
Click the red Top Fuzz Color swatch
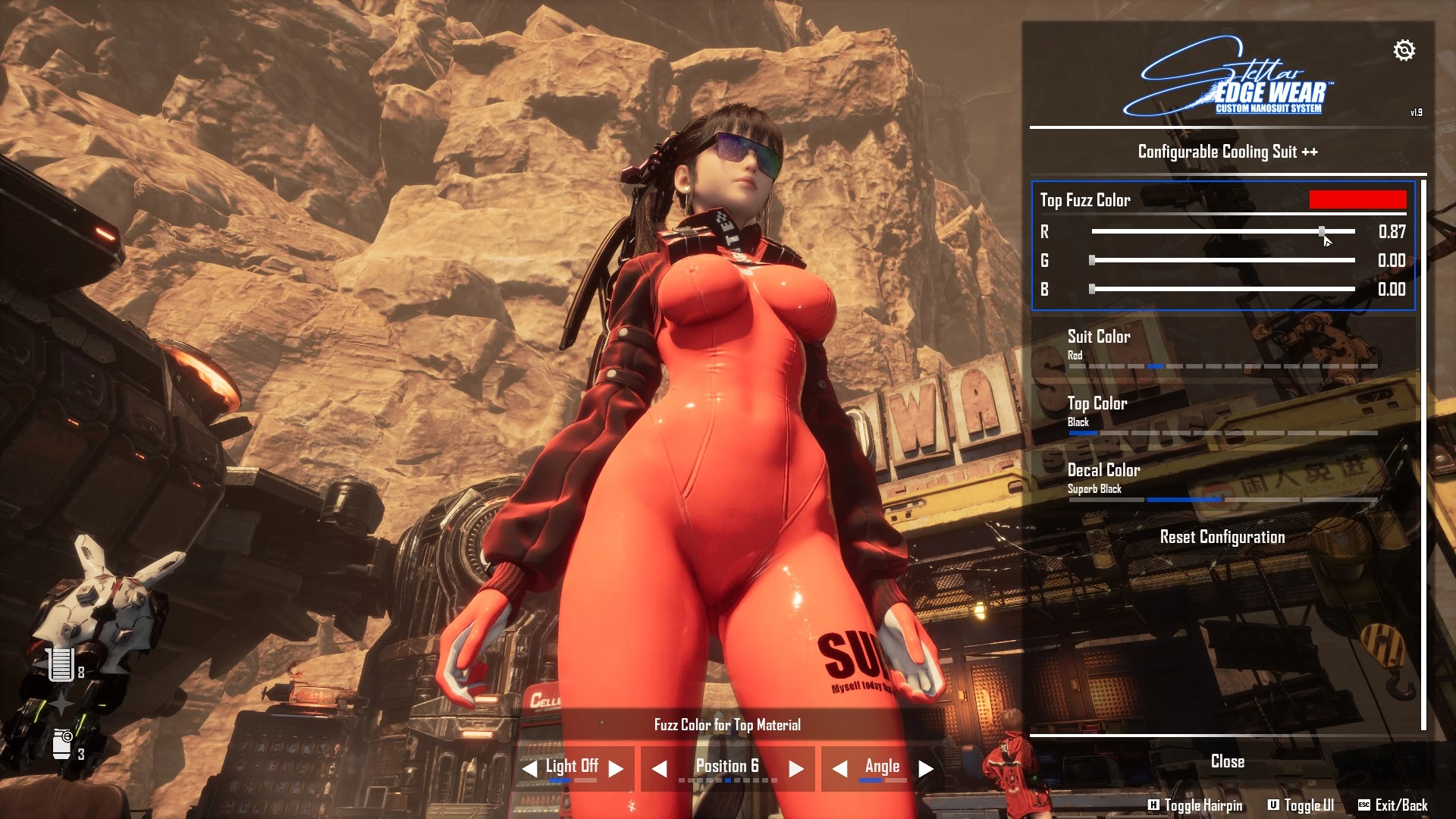pyautogui.click(x=1357, y=200)
